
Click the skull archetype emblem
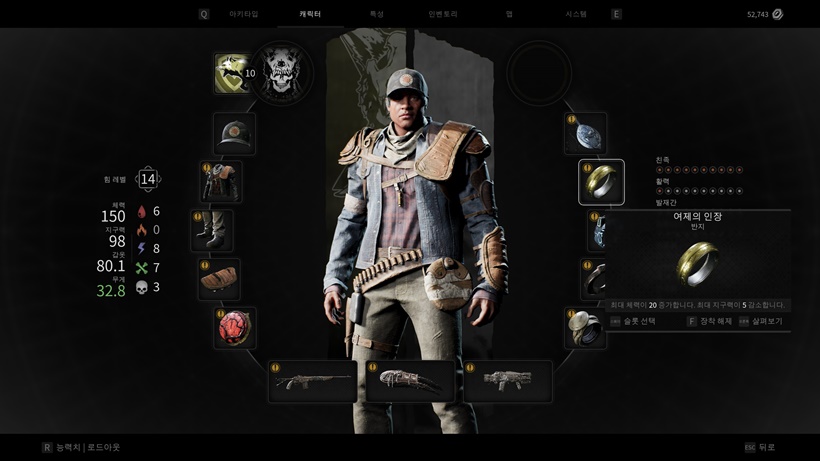(281, 73)
